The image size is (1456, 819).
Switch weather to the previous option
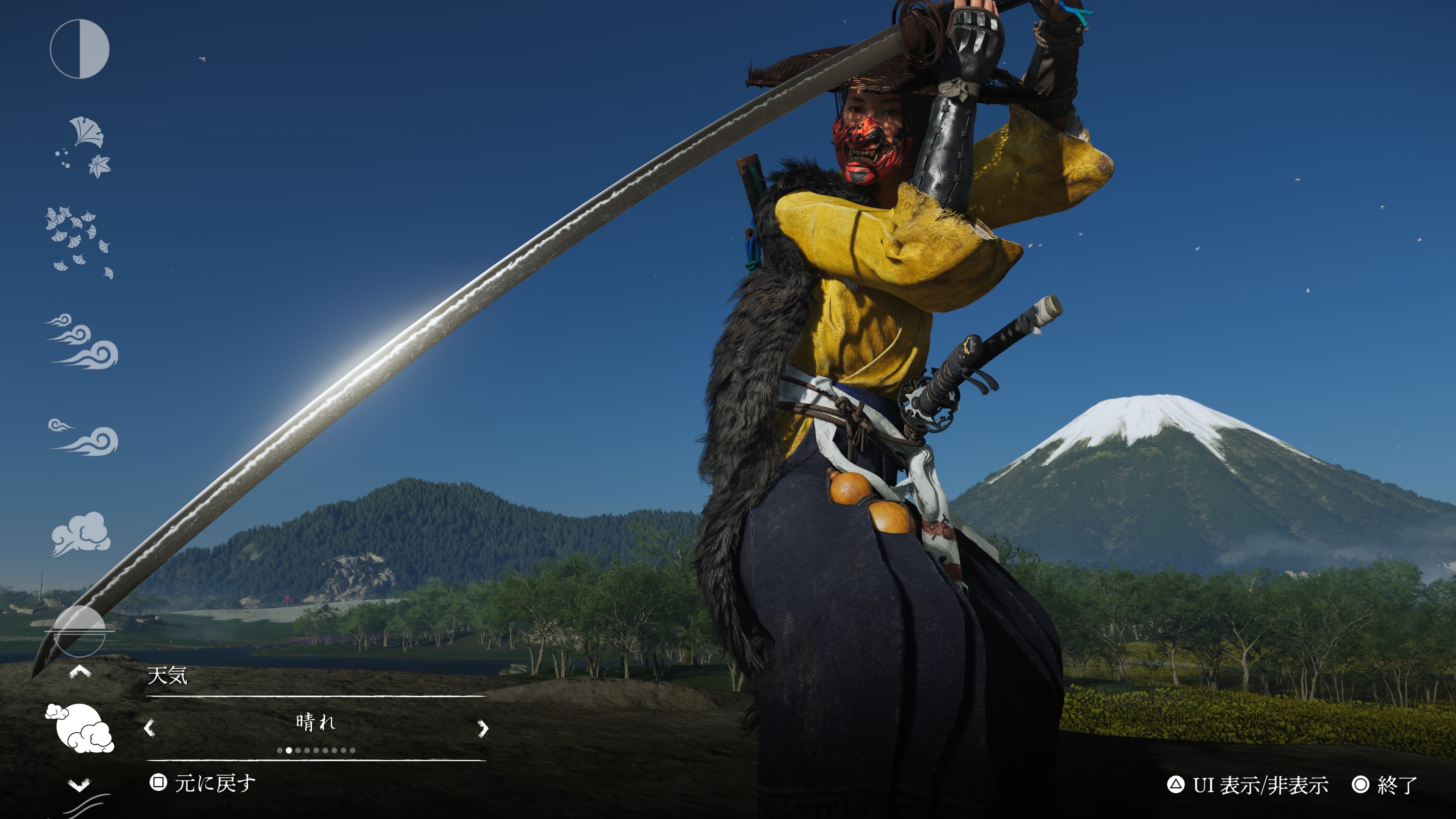[149, 728]
